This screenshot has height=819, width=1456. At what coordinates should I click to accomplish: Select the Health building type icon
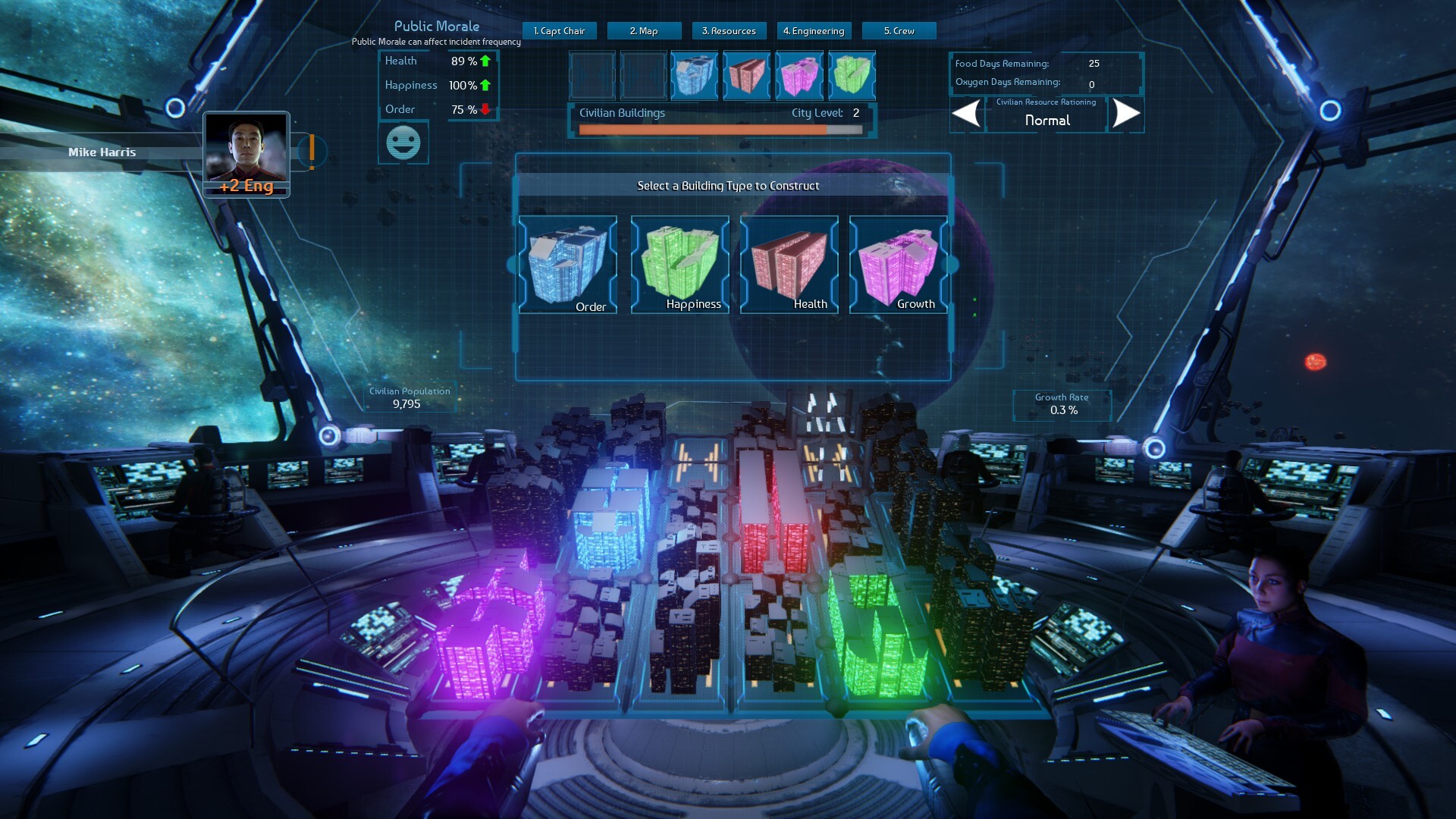[787, 264]
